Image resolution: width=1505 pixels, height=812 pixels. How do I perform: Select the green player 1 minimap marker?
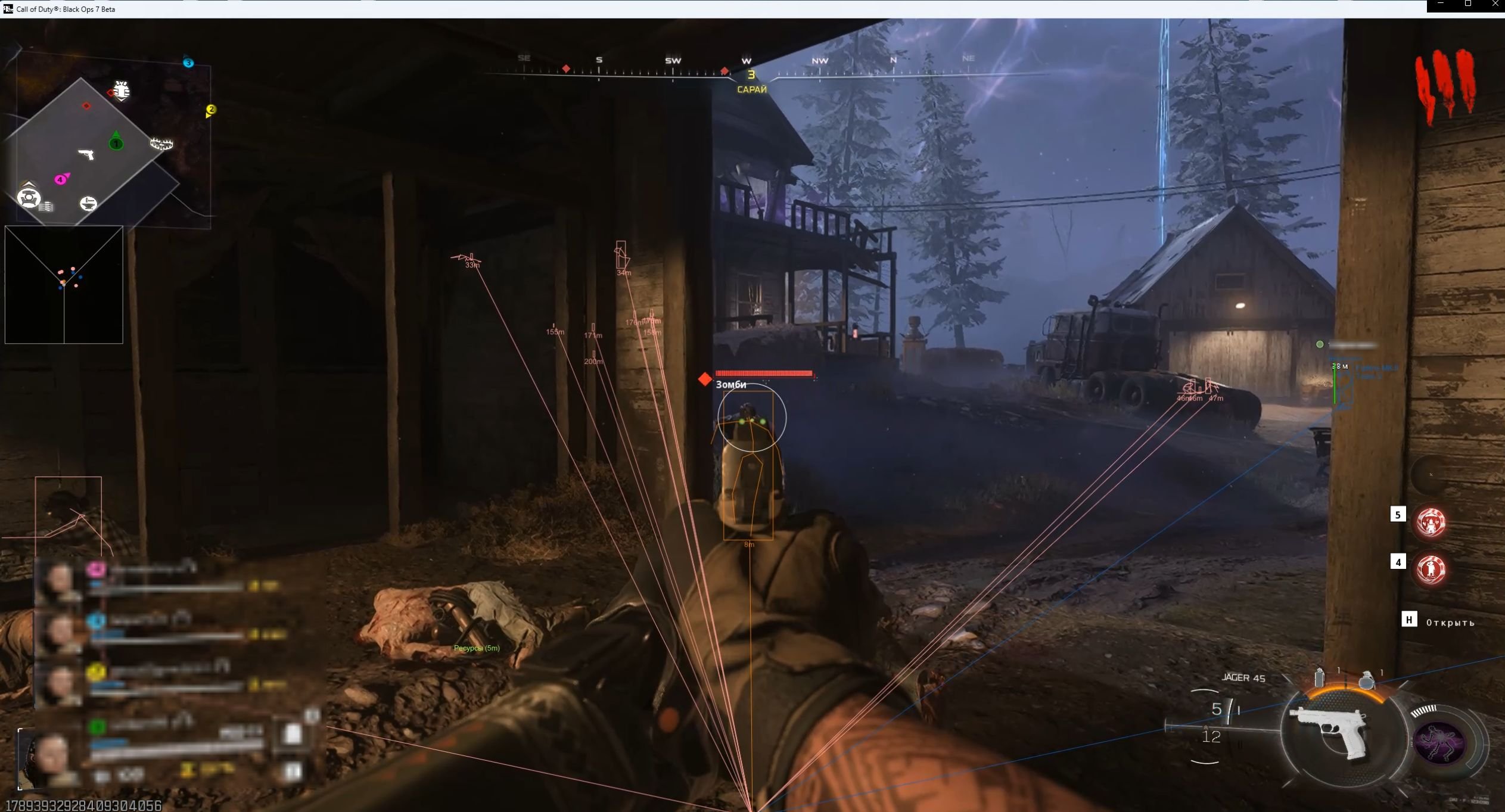click(x=116, y=142)
